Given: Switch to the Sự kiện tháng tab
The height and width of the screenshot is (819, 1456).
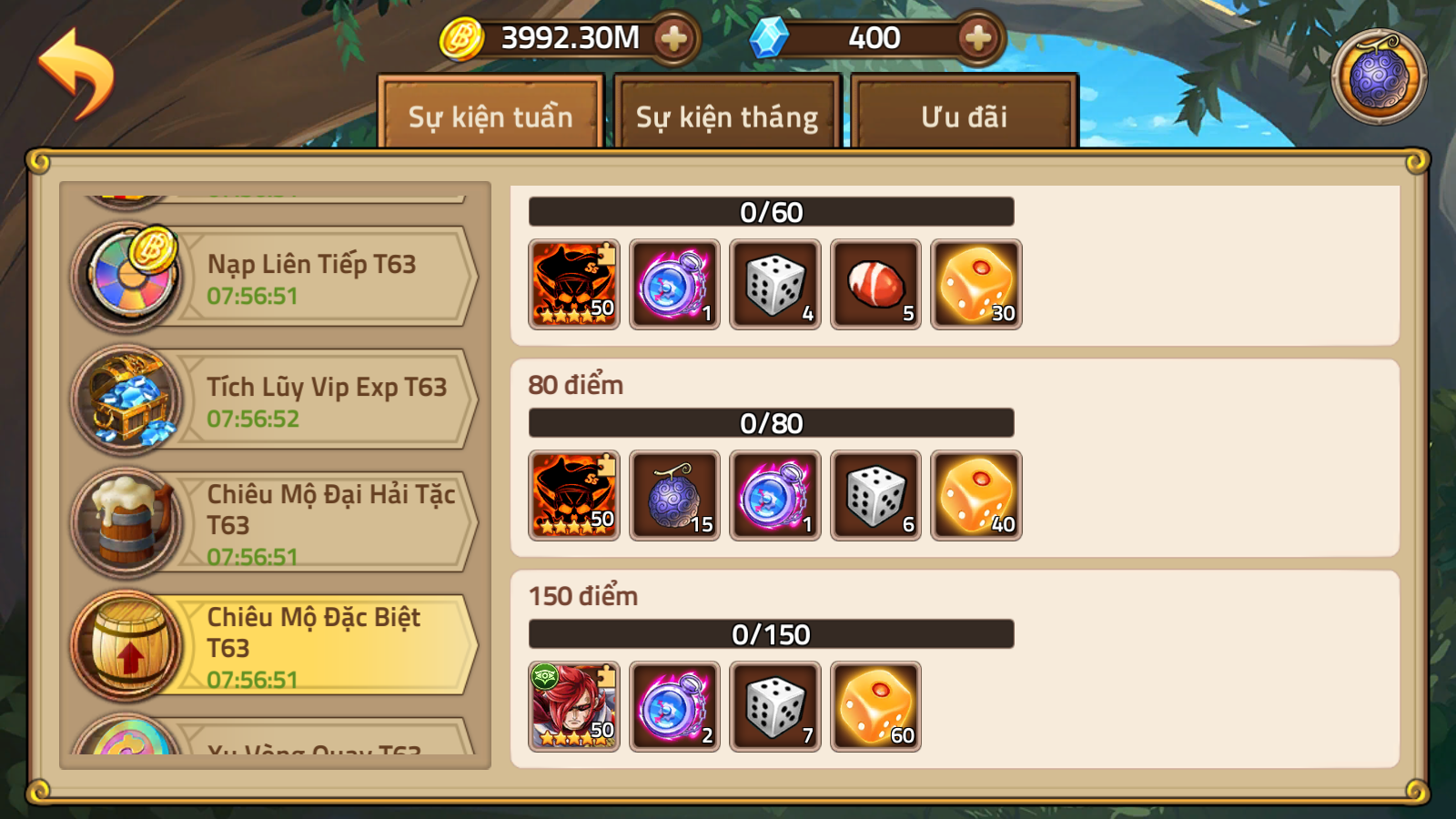Looking at the screenshot, I should 726,116.
